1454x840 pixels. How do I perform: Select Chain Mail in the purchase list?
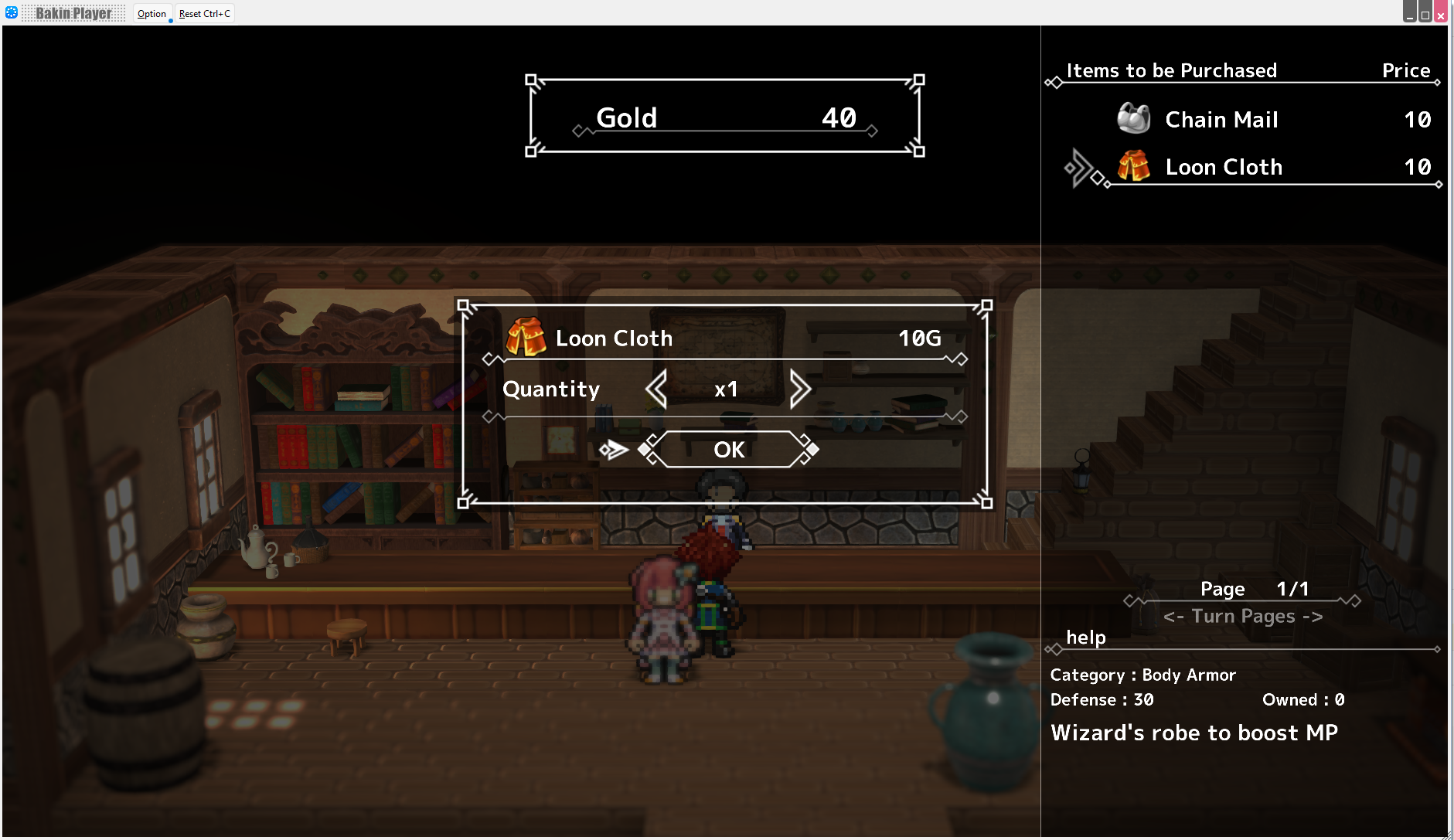pyautogui.click(x=1221, y=120)
